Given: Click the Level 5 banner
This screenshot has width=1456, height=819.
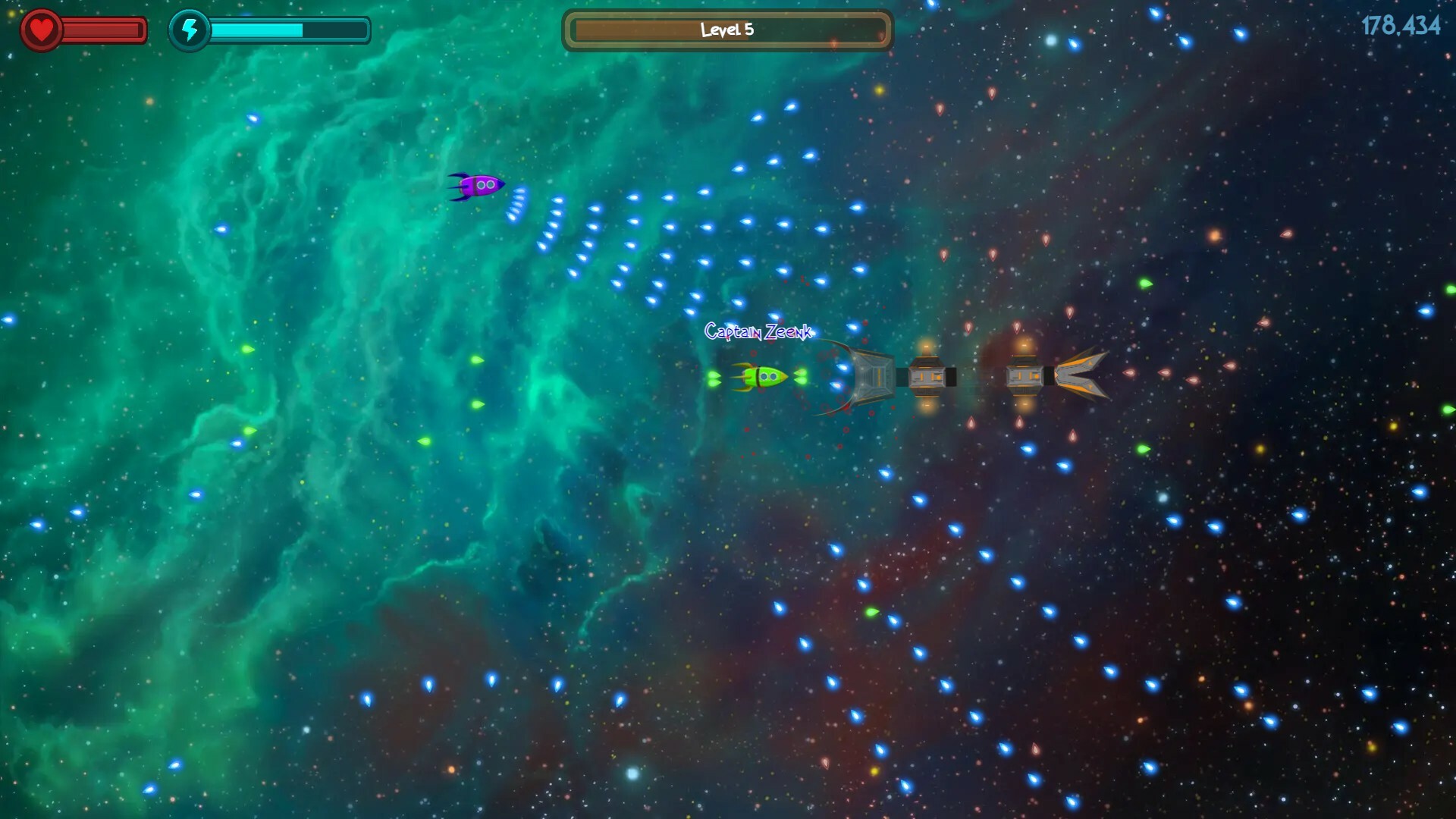Looking at the screenshot, I should 727,30.
